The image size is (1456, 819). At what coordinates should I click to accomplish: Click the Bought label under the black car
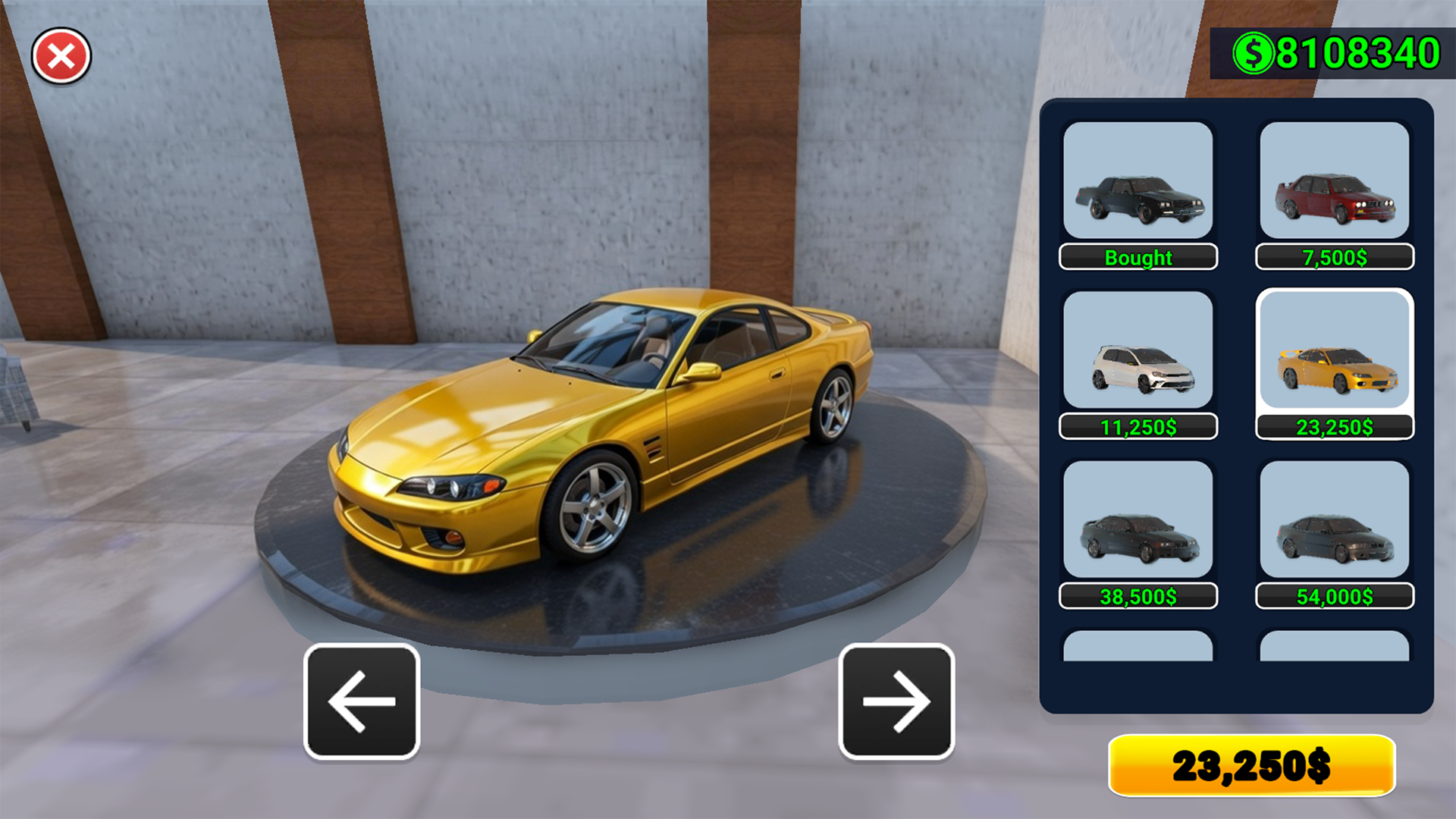1139,258
